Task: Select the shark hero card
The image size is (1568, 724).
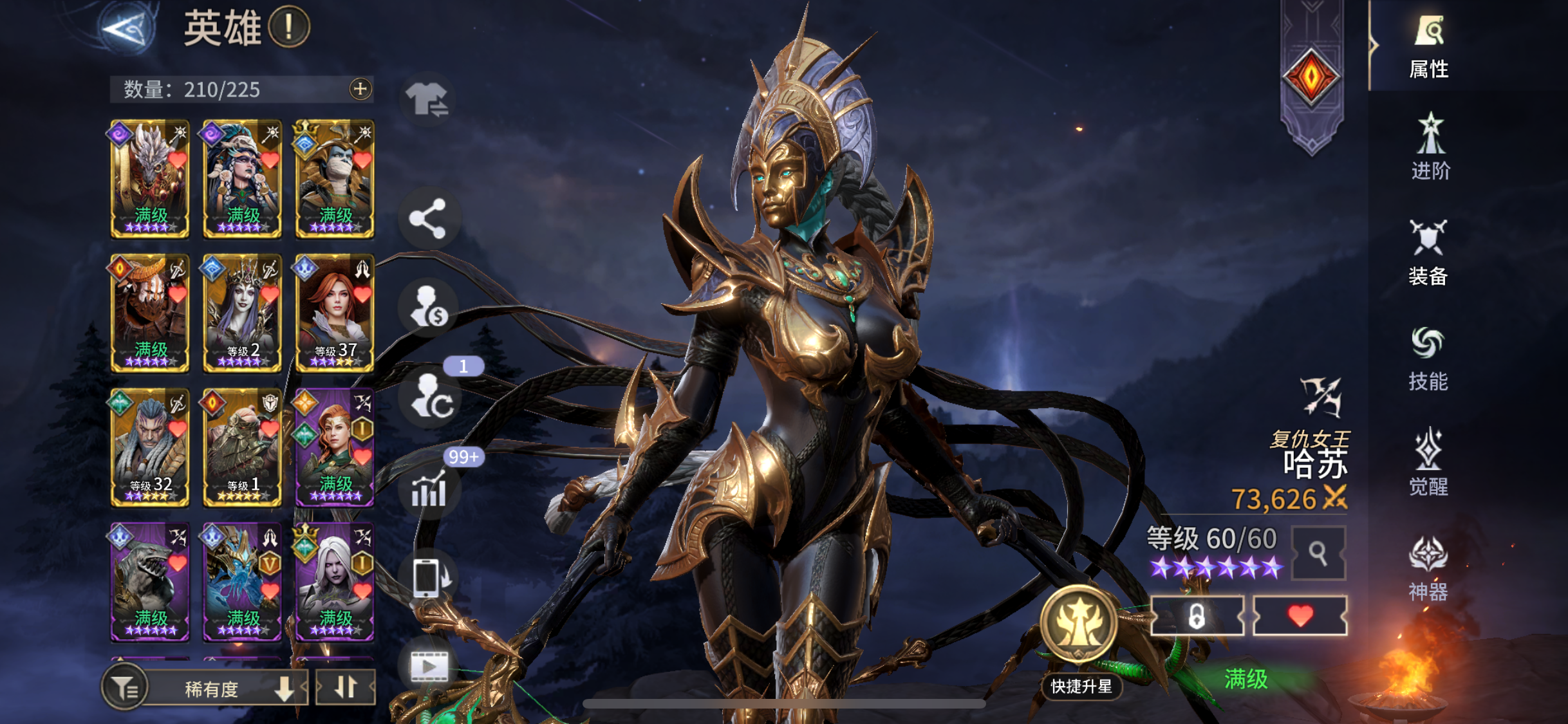Action: (x=150, y=581)
